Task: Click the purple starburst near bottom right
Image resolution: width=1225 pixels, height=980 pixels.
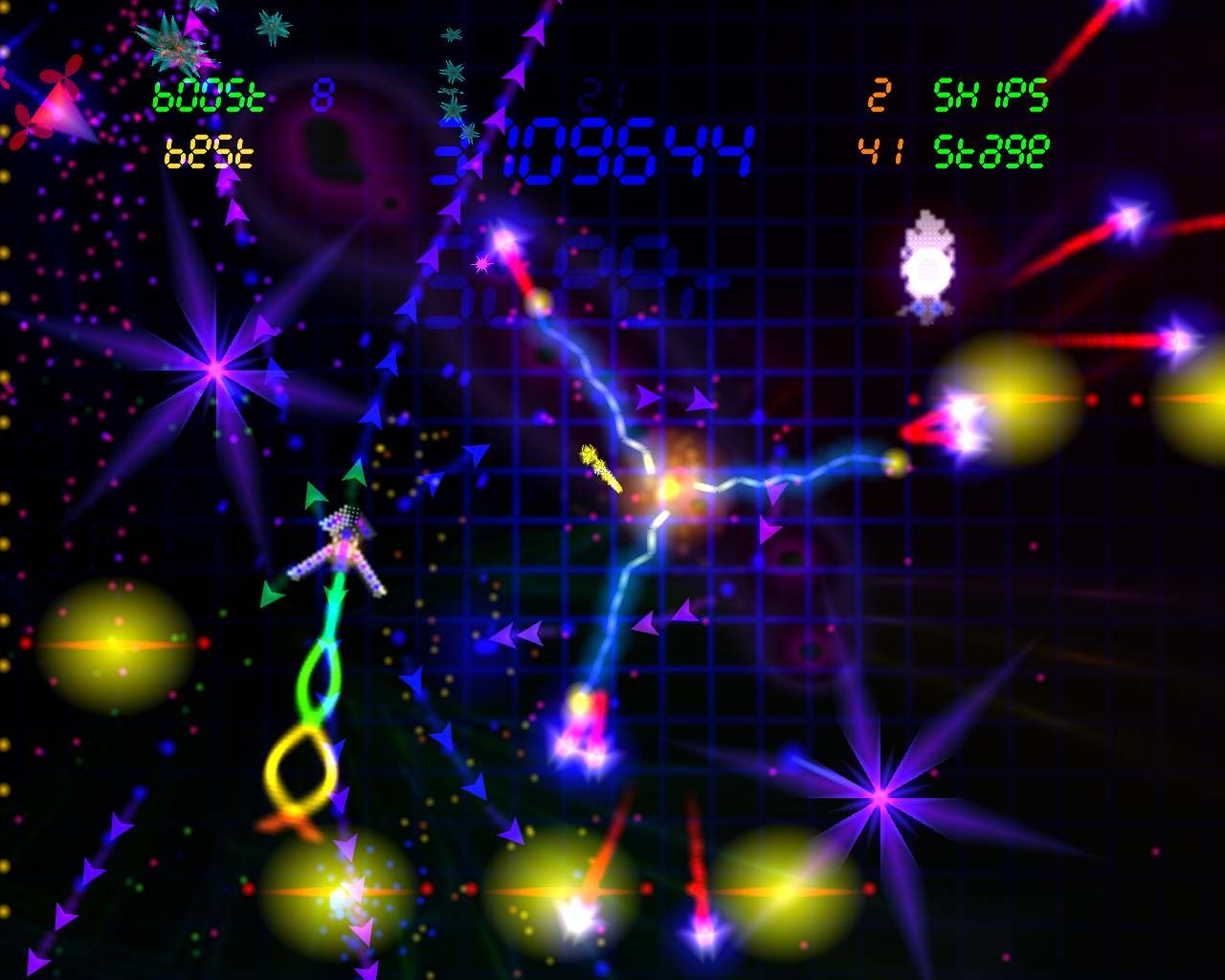Action: click(x=880, y=797)
